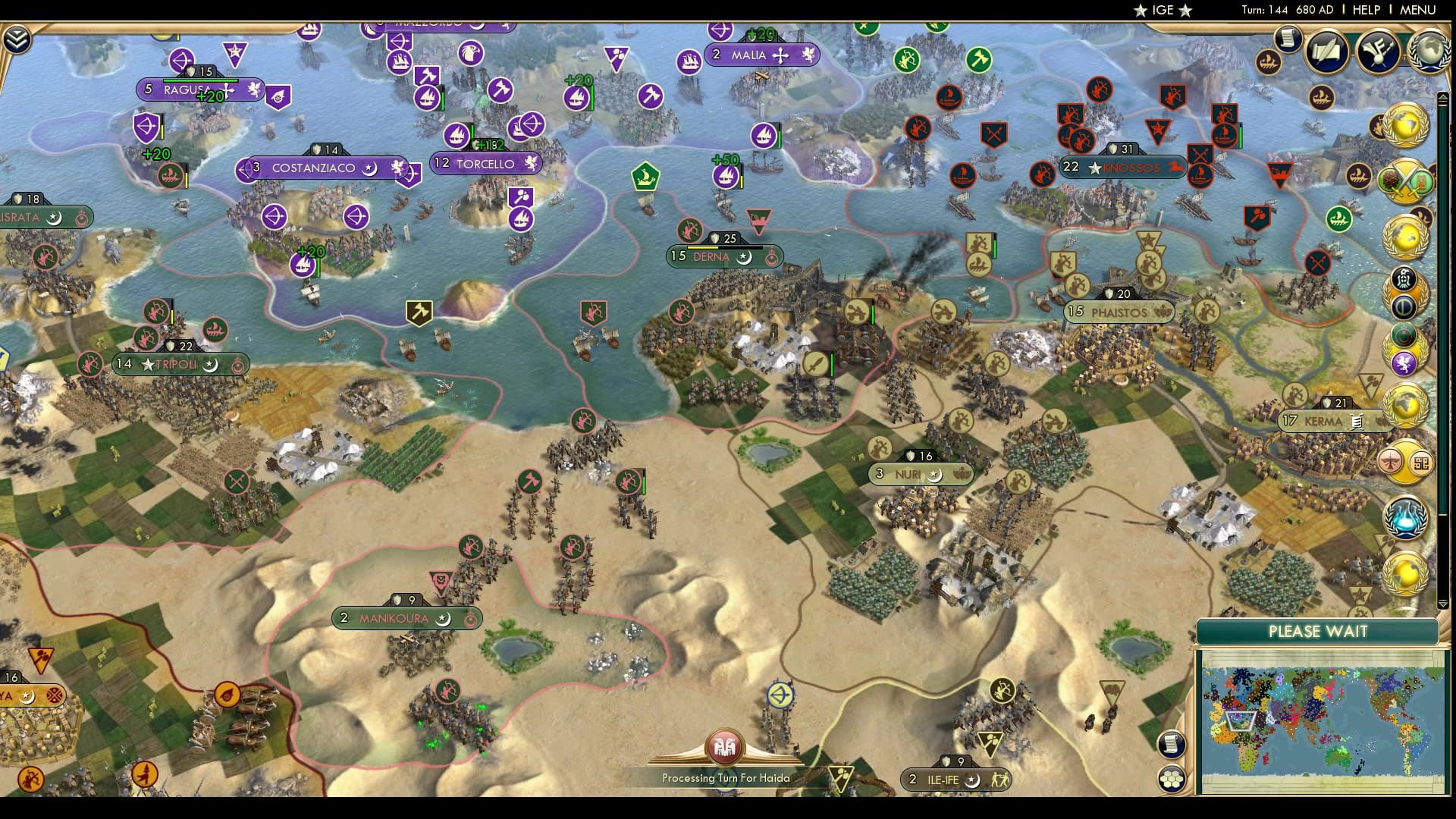1456x819 pixels.
Task: Click the purple winged-lion civ notification
Action: pyautogui.click(x=1403, y=362)
